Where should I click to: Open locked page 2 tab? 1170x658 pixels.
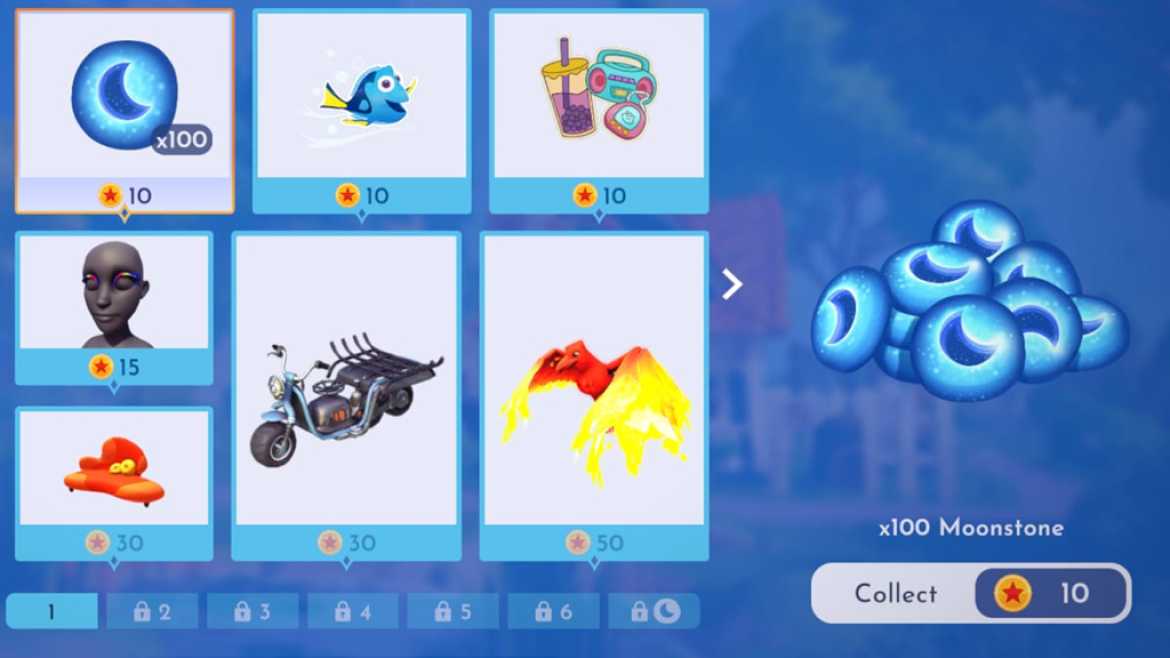click(152, 611)
